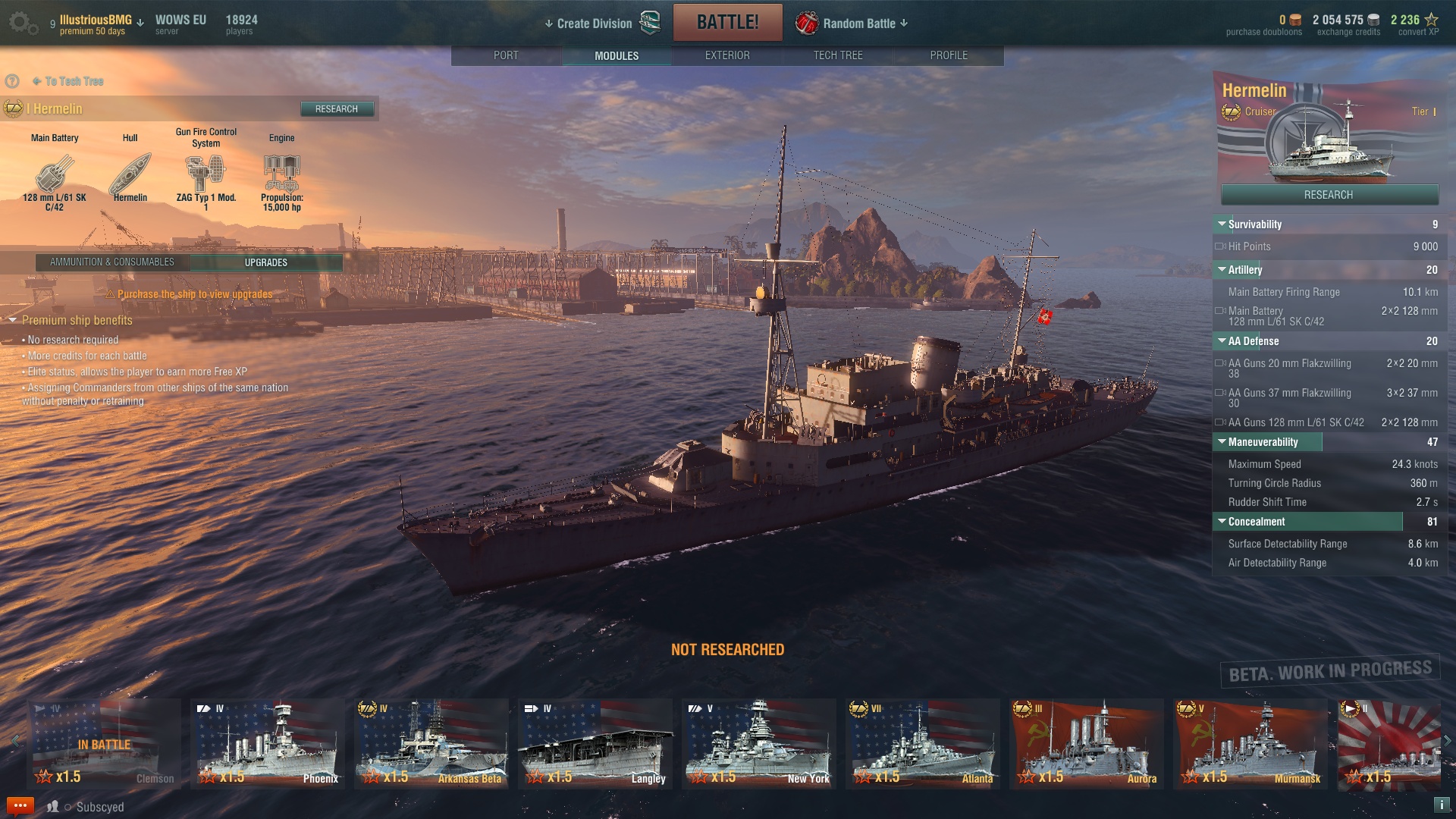Switch to the PORT tab
The width and height of the screenshot is (1456, 819).
(506, 55)
